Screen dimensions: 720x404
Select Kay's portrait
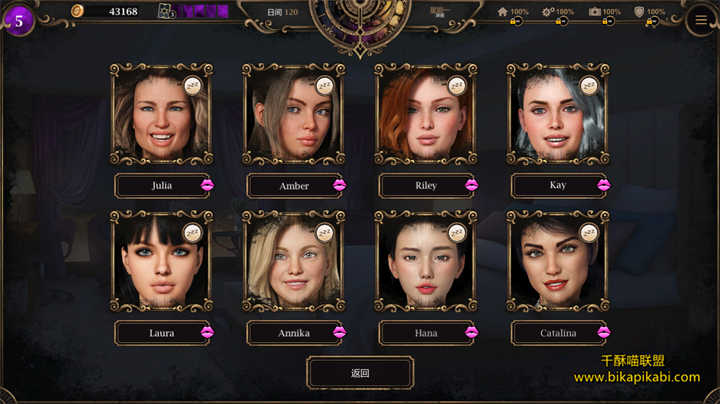point(557,114)
